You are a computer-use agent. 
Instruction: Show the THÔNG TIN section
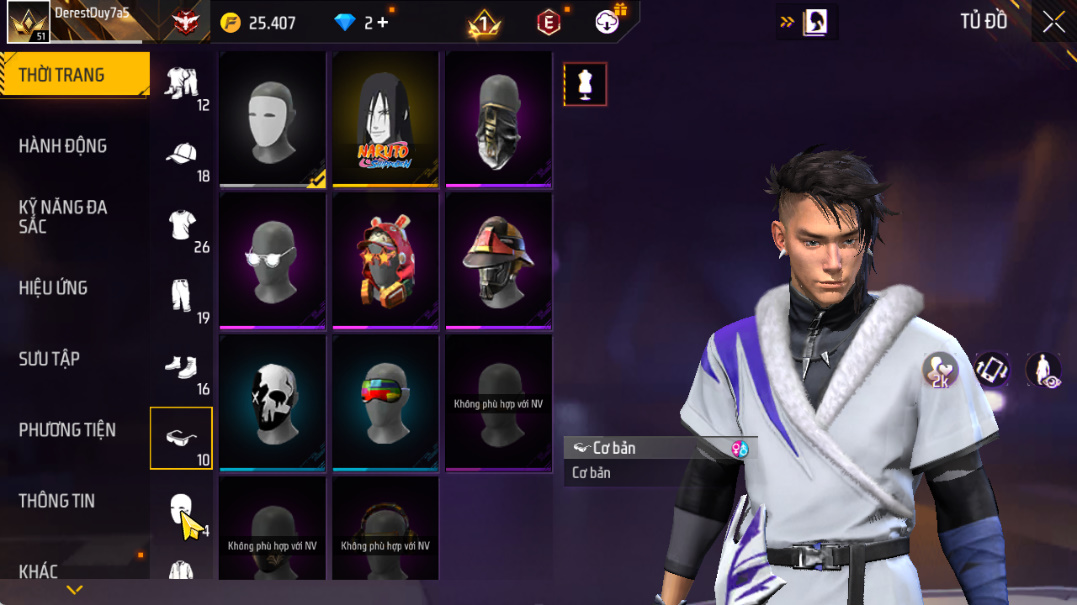[56, 501]
